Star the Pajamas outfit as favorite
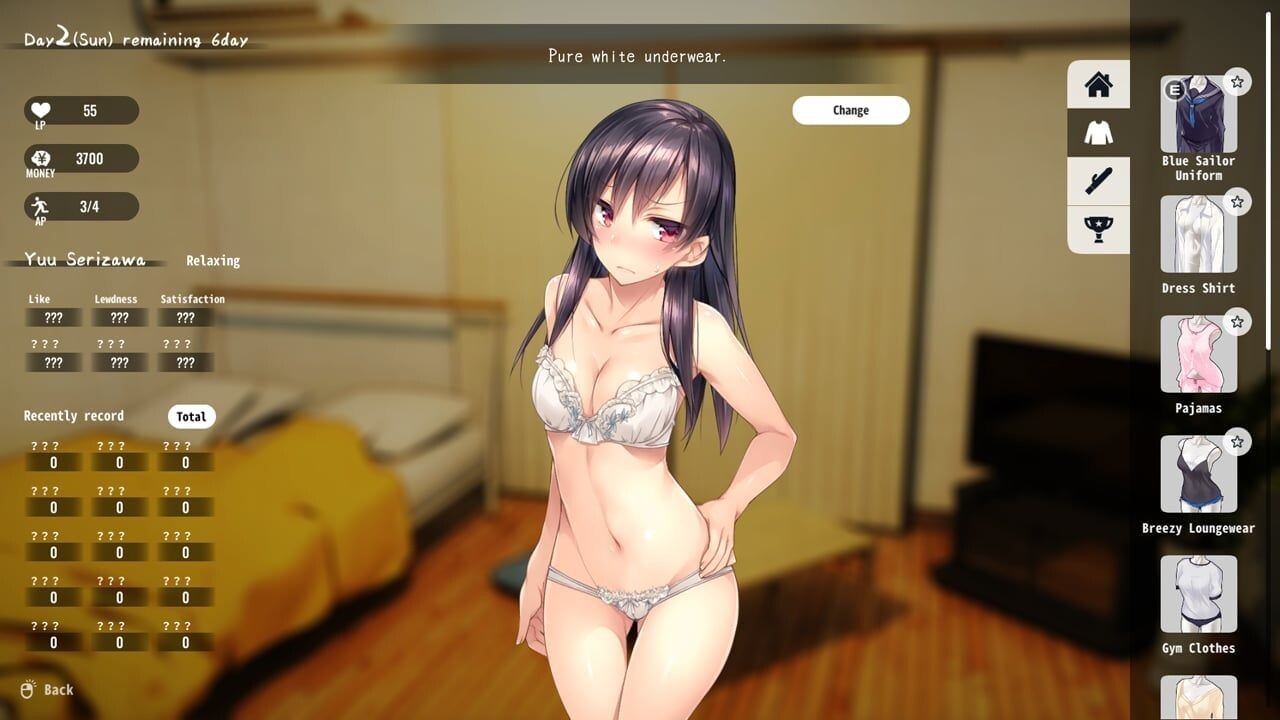Screen dimensions: 1280x720 click(1237, 322)
